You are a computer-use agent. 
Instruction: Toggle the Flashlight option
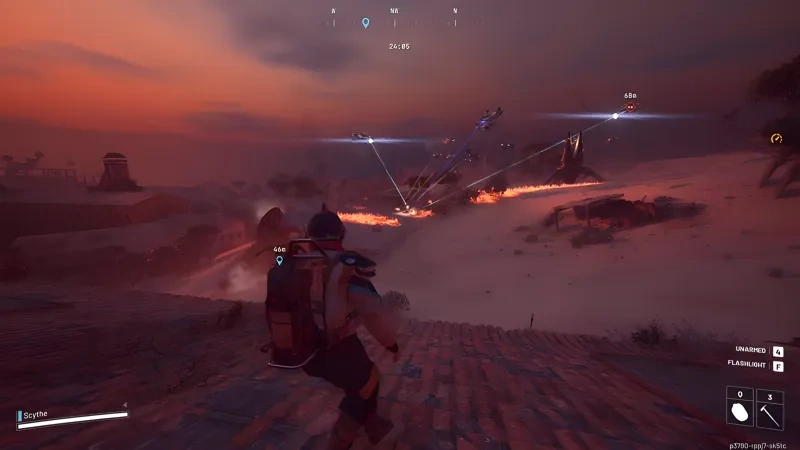tap(777, 366)
